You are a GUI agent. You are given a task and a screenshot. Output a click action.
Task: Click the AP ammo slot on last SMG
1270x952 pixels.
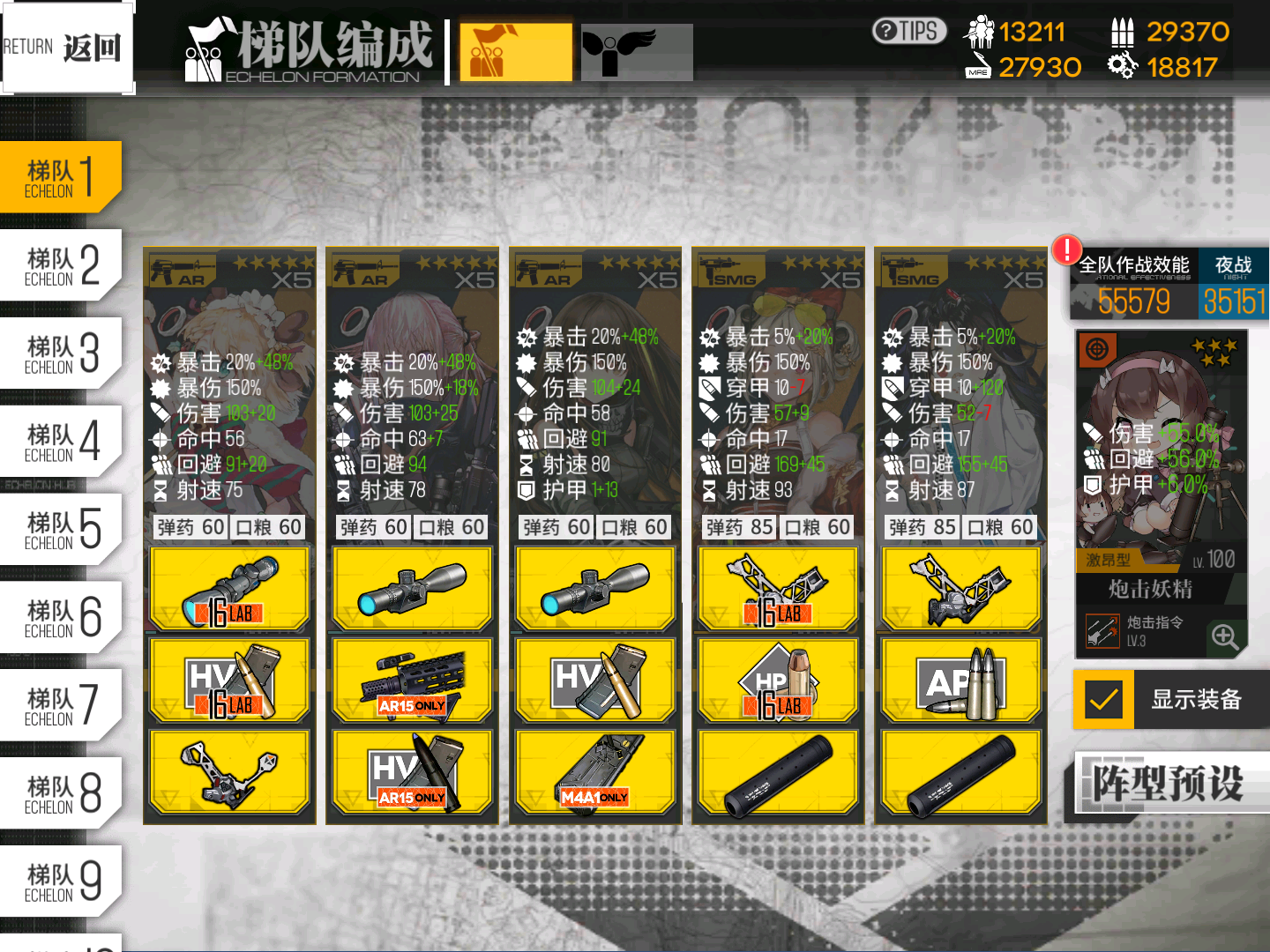[960, 680]
